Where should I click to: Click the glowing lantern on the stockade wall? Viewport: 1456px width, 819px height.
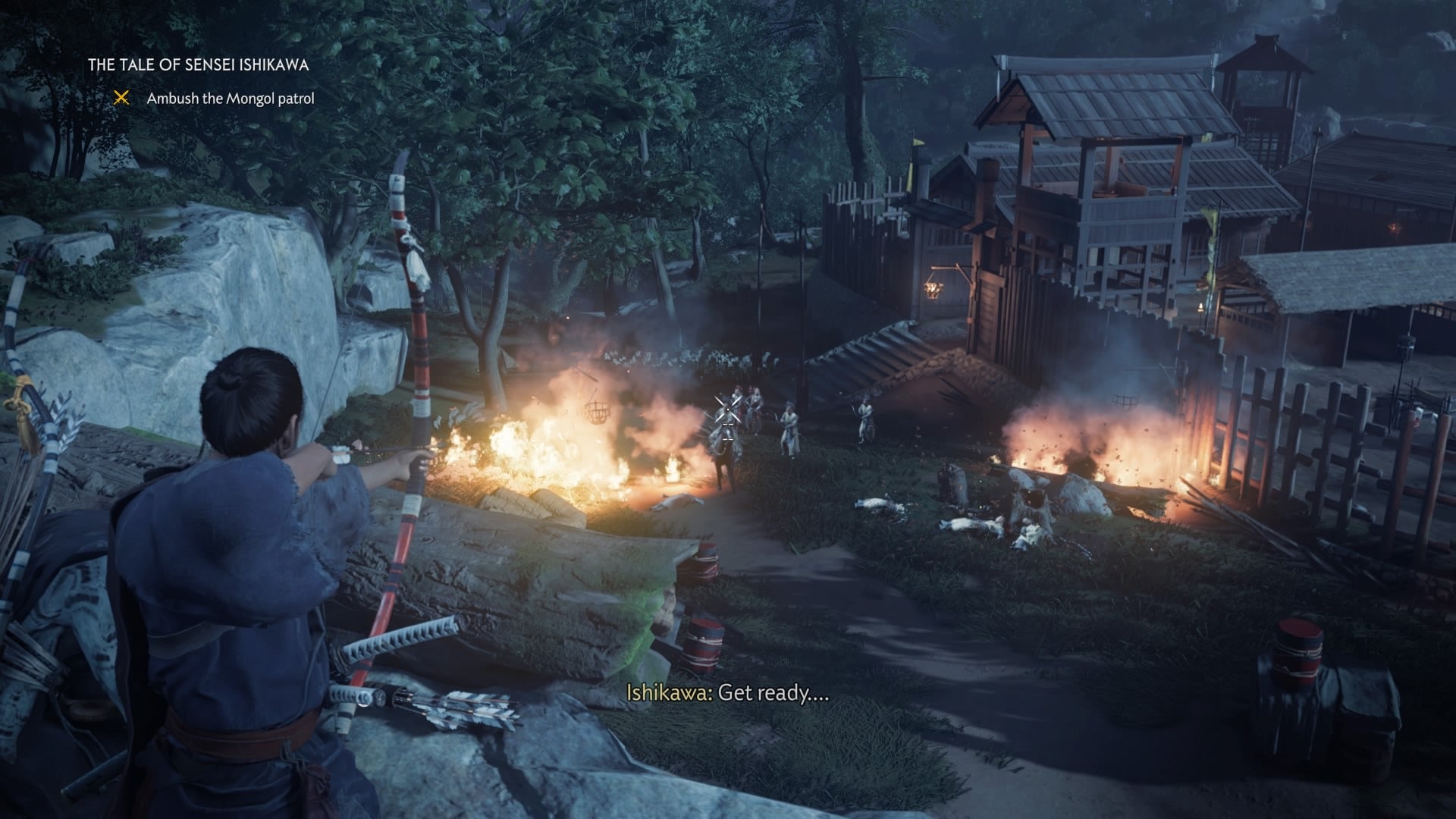click(x=934, y=288)
